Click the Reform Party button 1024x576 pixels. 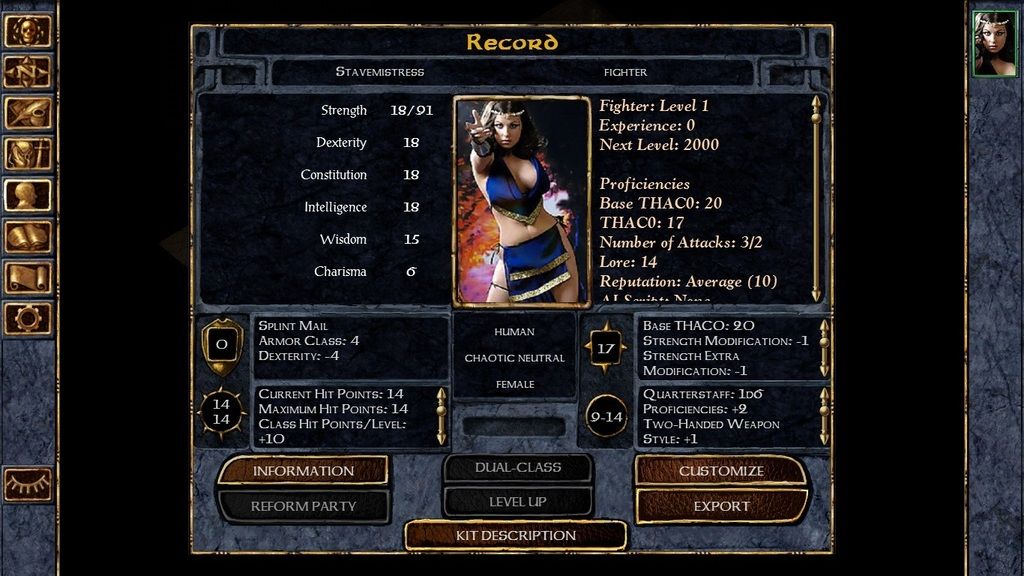[x=303, y=506]
